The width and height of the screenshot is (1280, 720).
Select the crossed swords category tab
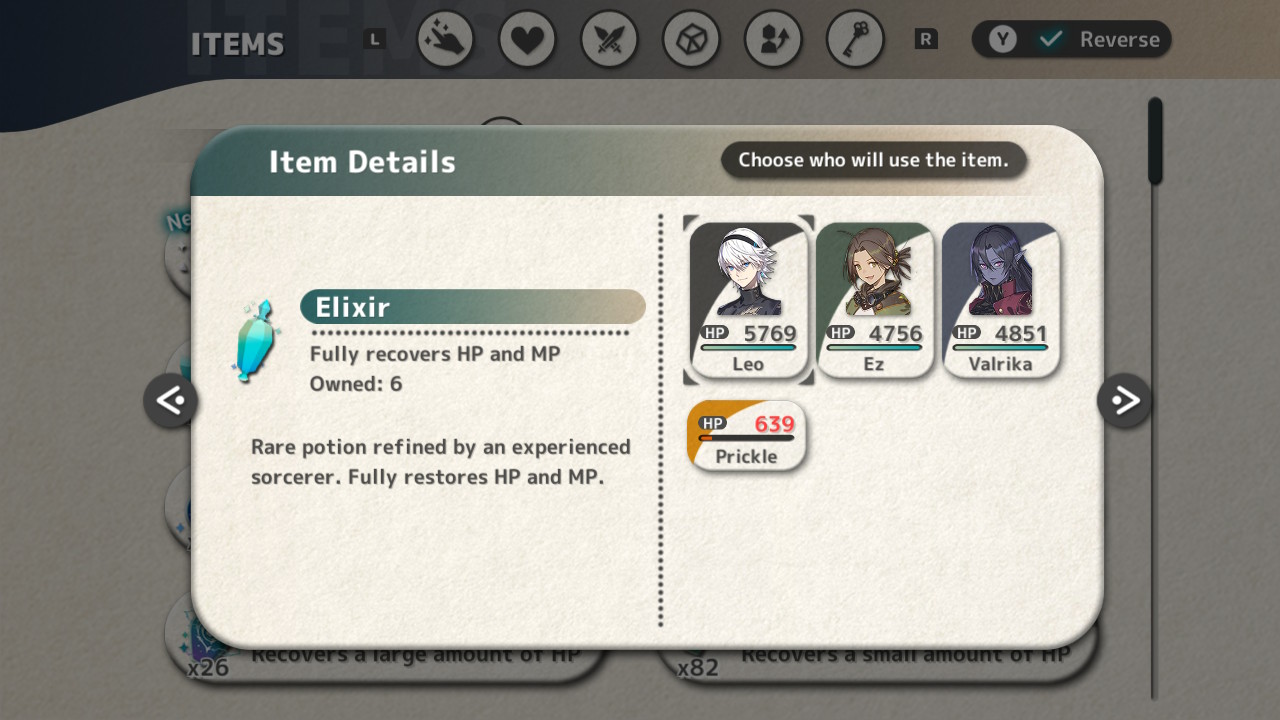pyautogui.click(x=609, y=40)
